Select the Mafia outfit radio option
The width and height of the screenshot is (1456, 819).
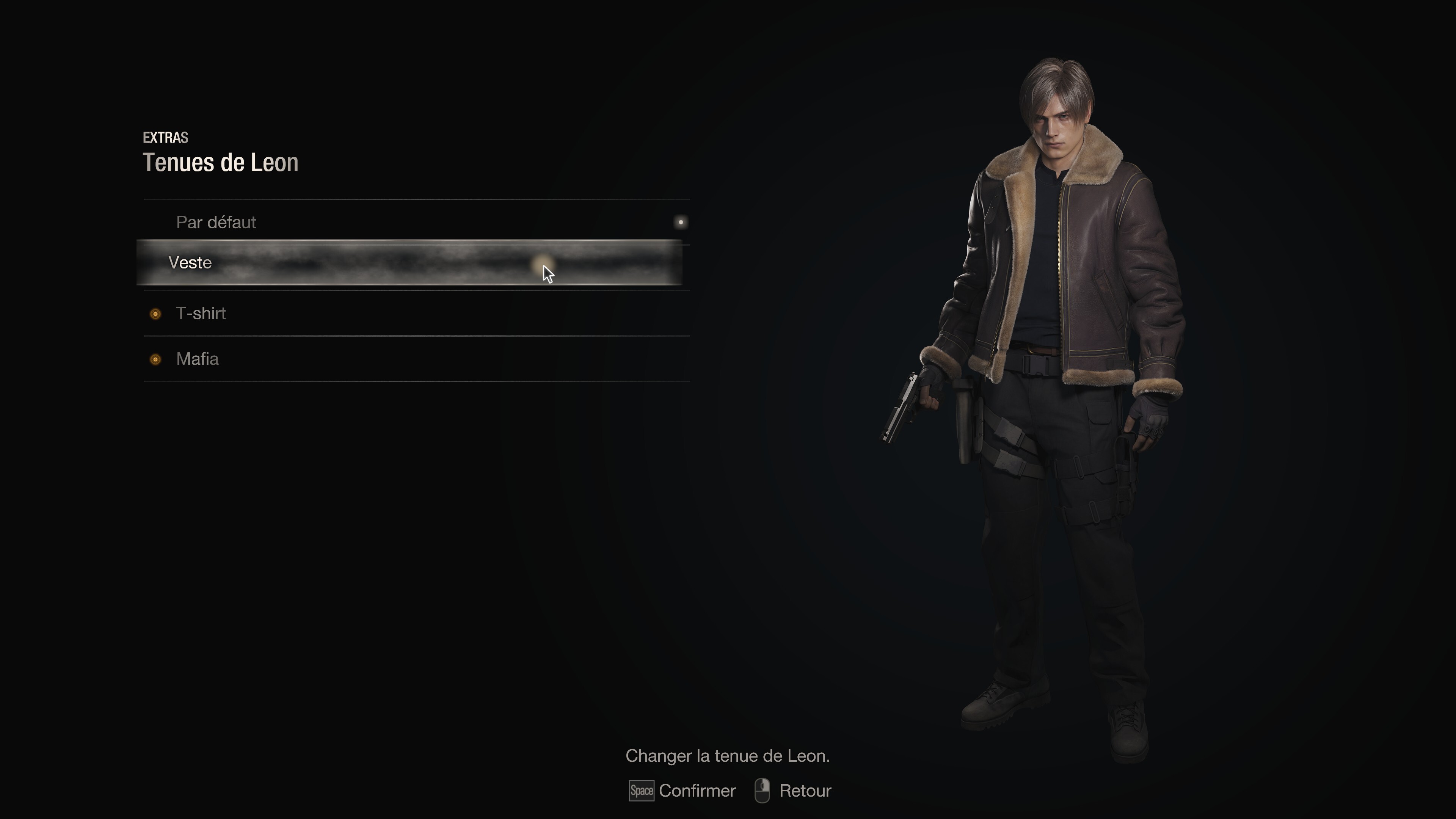pyautogui.click(x=198, y=359)
